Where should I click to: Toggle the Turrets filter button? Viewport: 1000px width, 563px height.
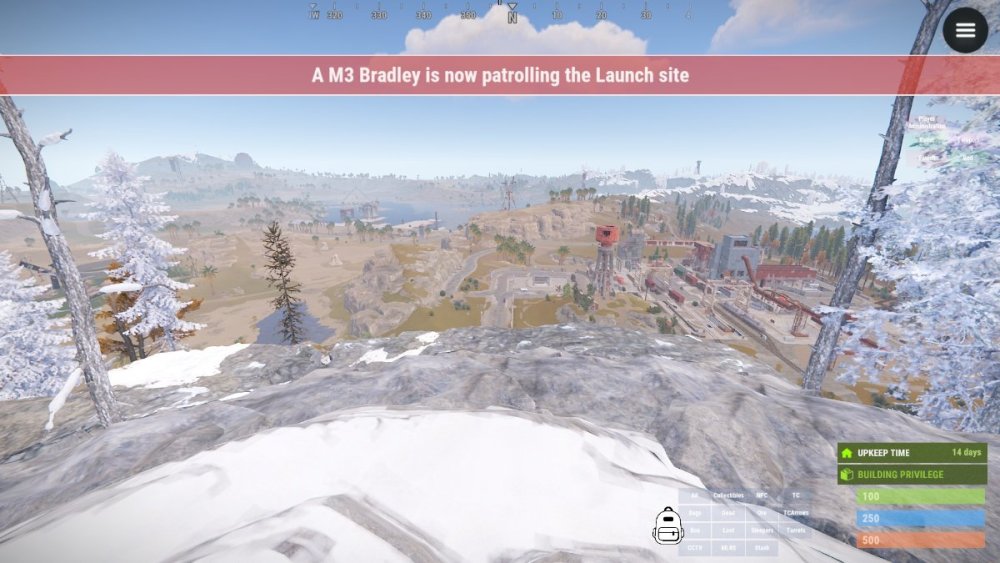[796, 530]
